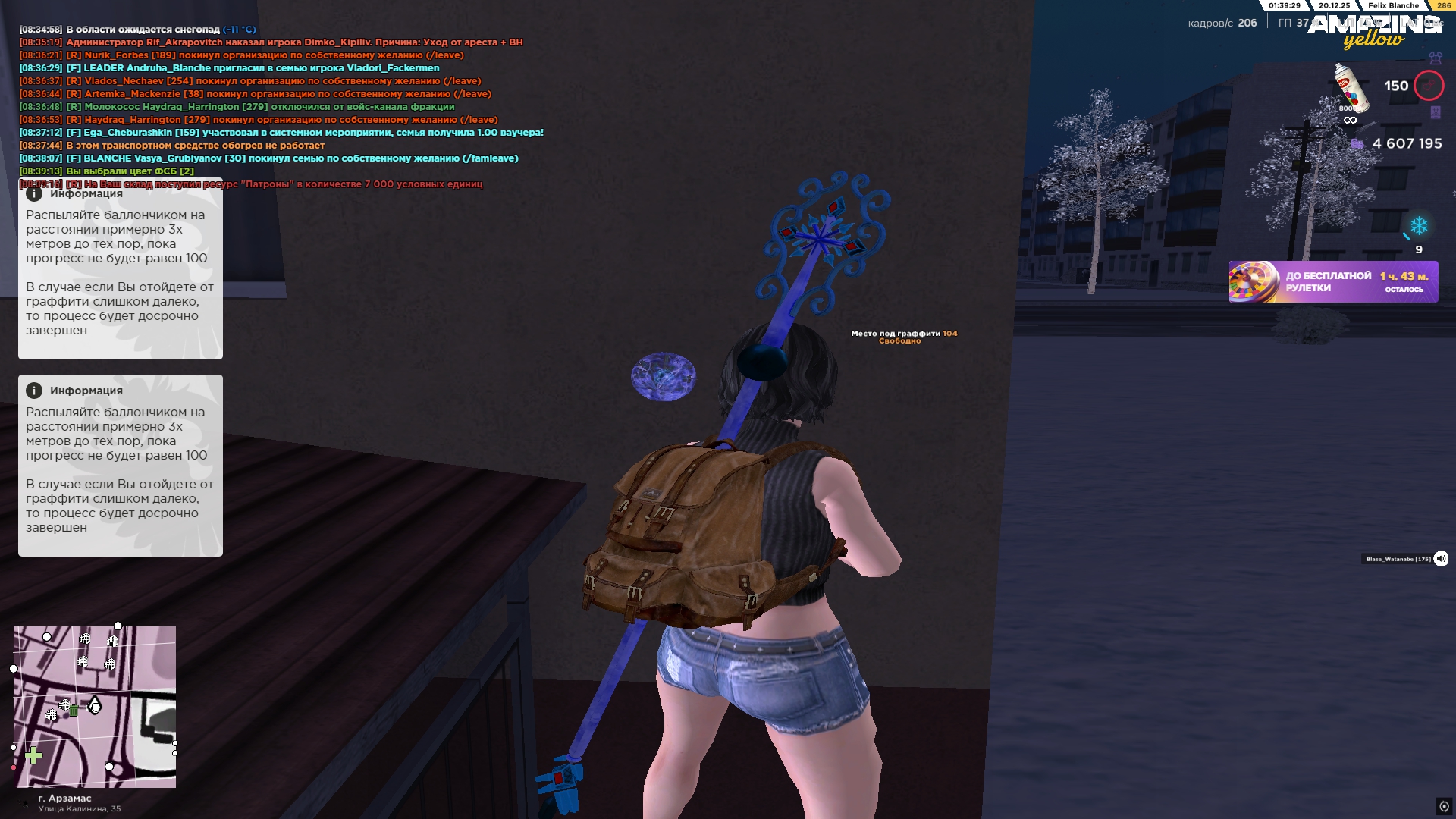Screen dimensions: 1456x819
Task: Click the speaker icon beside Blase_Watanabe
Action: tap(1441, 559)
